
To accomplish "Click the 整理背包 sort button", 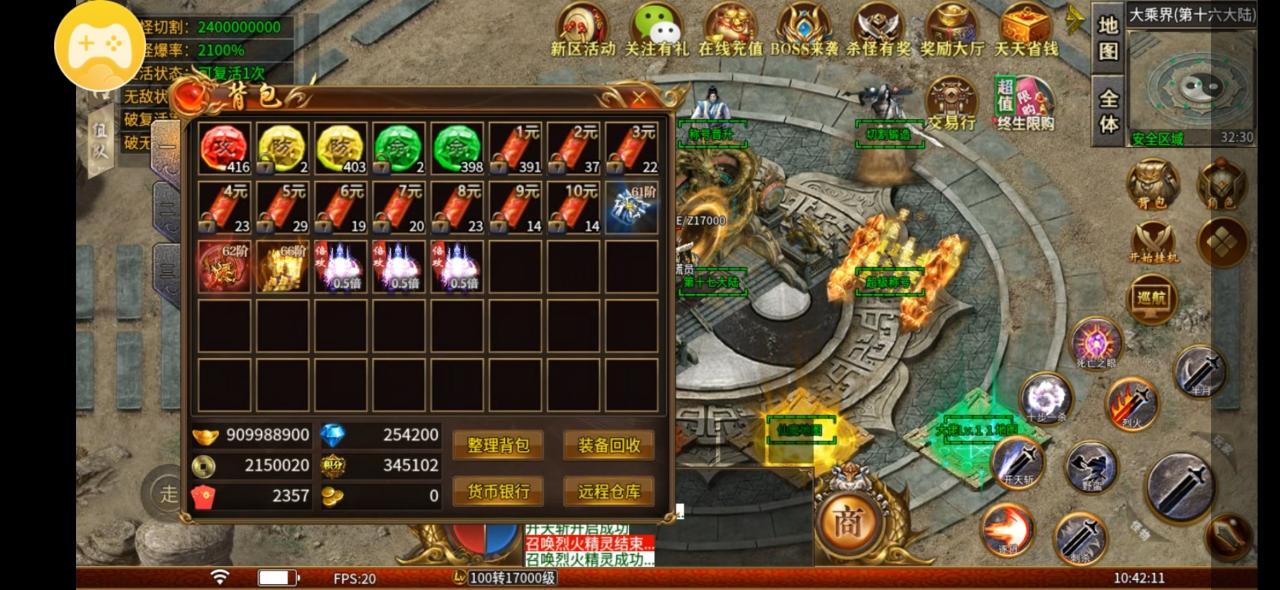I will pyautogui.click(x=497, y=445).
